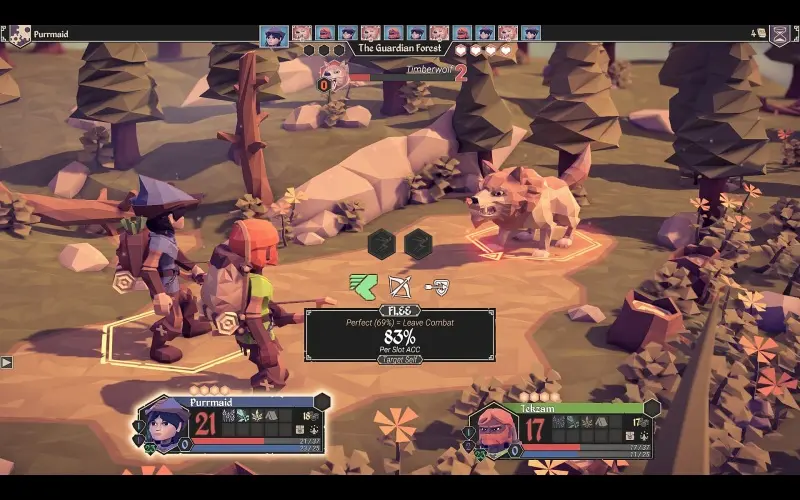Click the Timberwolf enemy portrait icon
Screen dimensions: 800x500
click(x=332, y=72)
